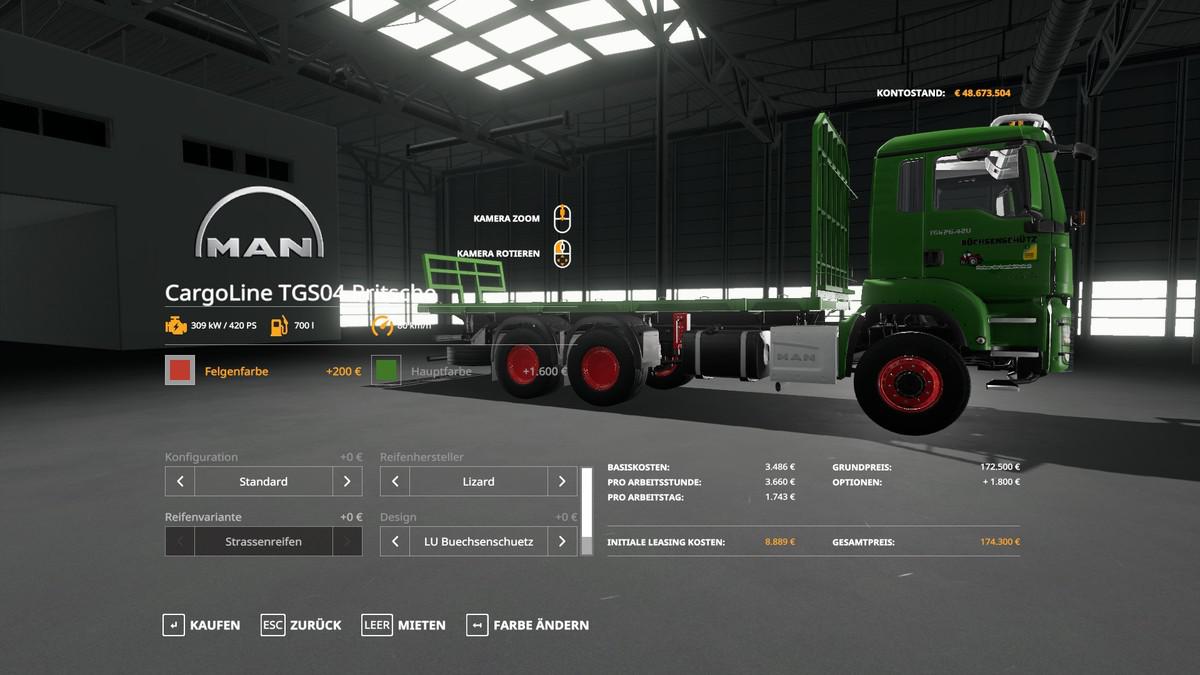Go back with the Zurück button

301,625
